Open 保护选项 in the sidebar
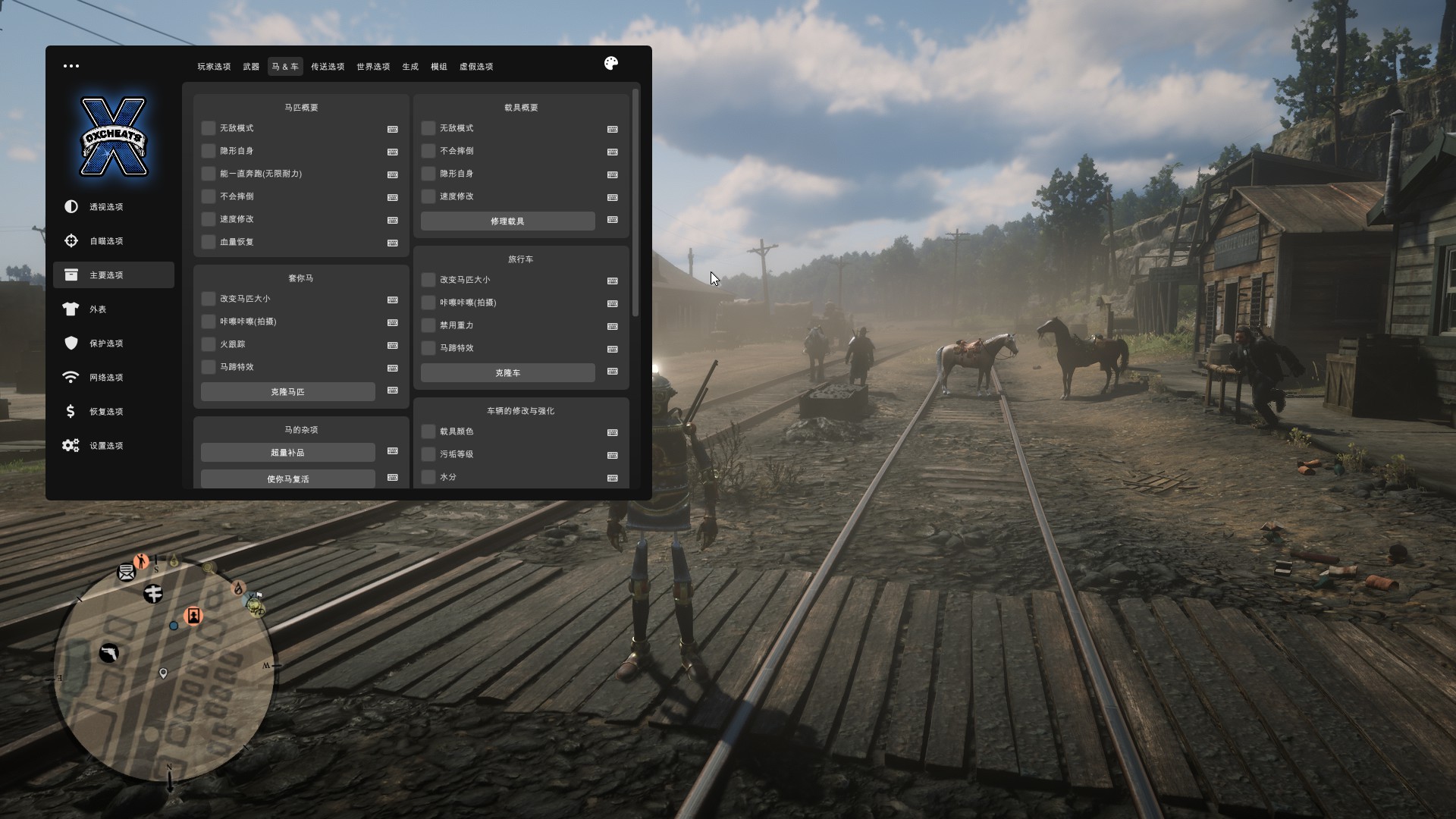Image resolution: width=1456 pixels, height=819 pixels. [x=106, y=344]
